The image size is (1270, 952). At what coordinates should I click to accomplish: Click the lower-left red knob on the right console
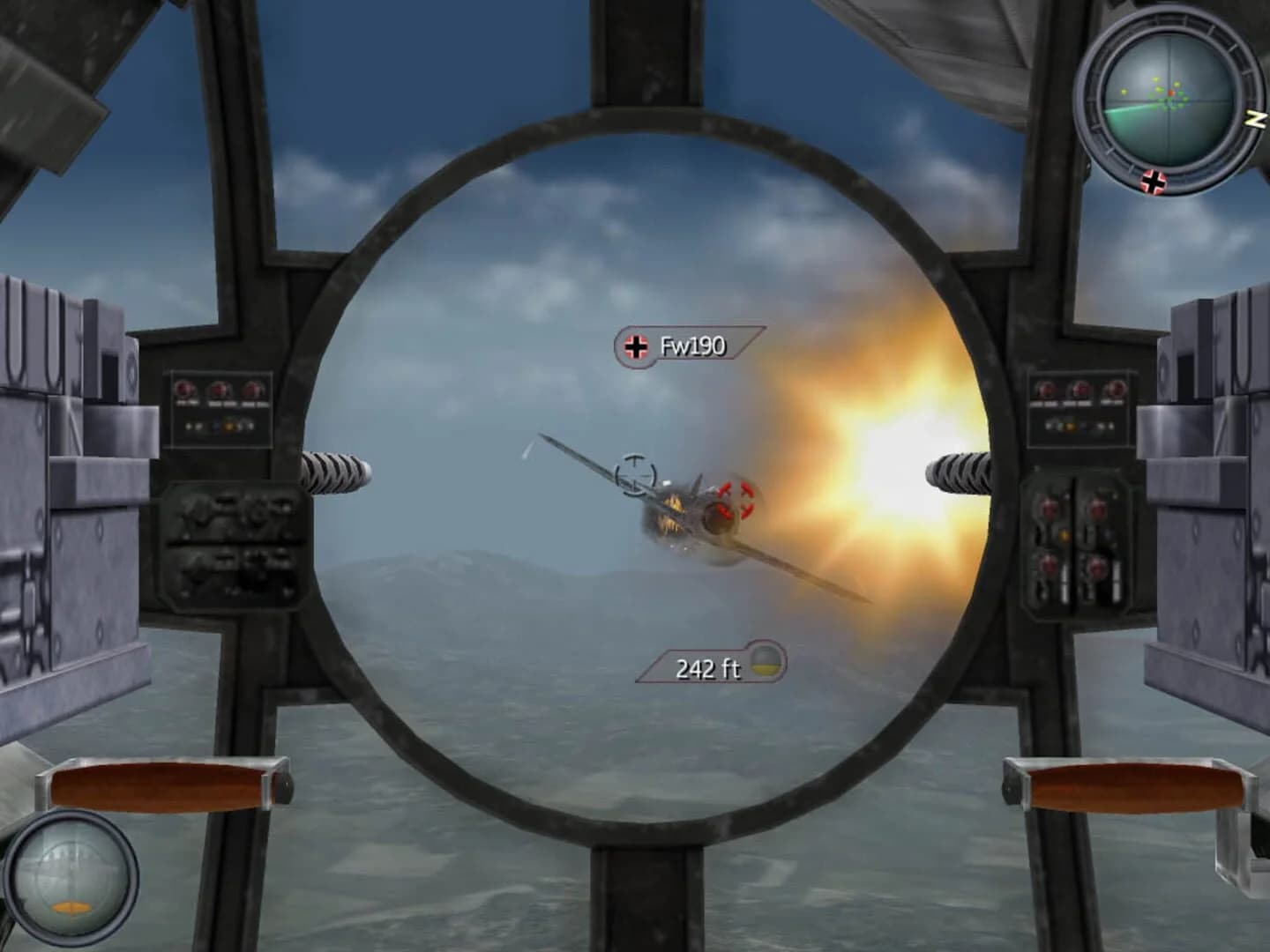coord(1046,563)
